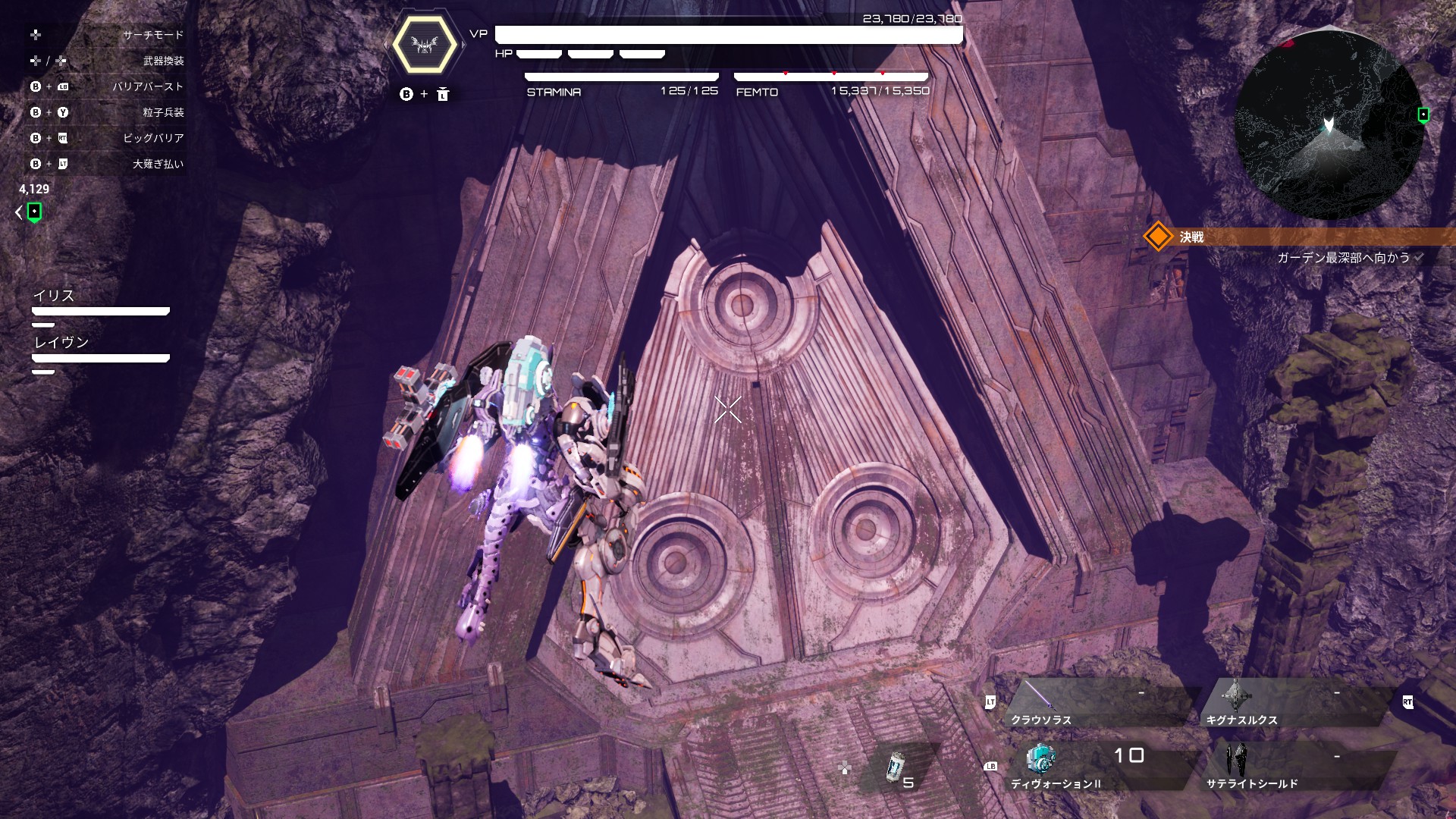The width and height of the screenshot is (1456, 819).
Task: Select ally イリス in the squad list
Action: tap(100, 303)
